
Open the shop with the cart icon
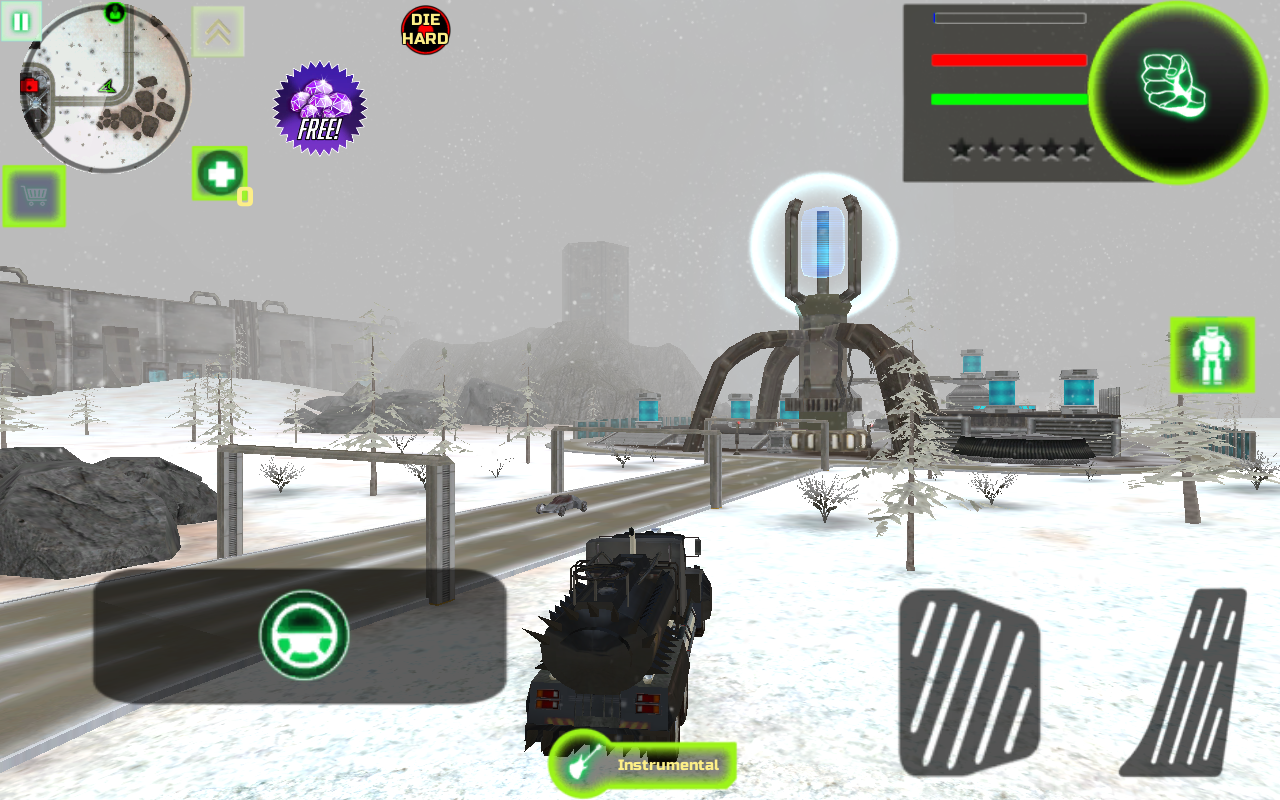pos(34,196)
